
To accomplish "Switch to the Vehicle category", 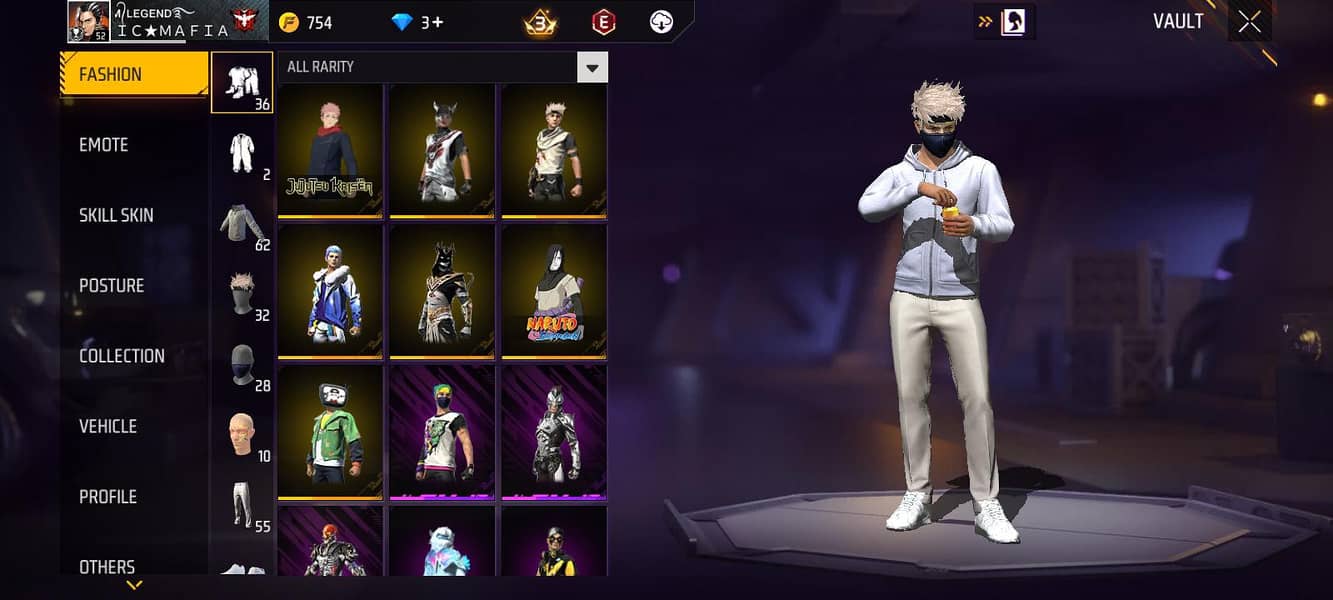I will point(108,427).
